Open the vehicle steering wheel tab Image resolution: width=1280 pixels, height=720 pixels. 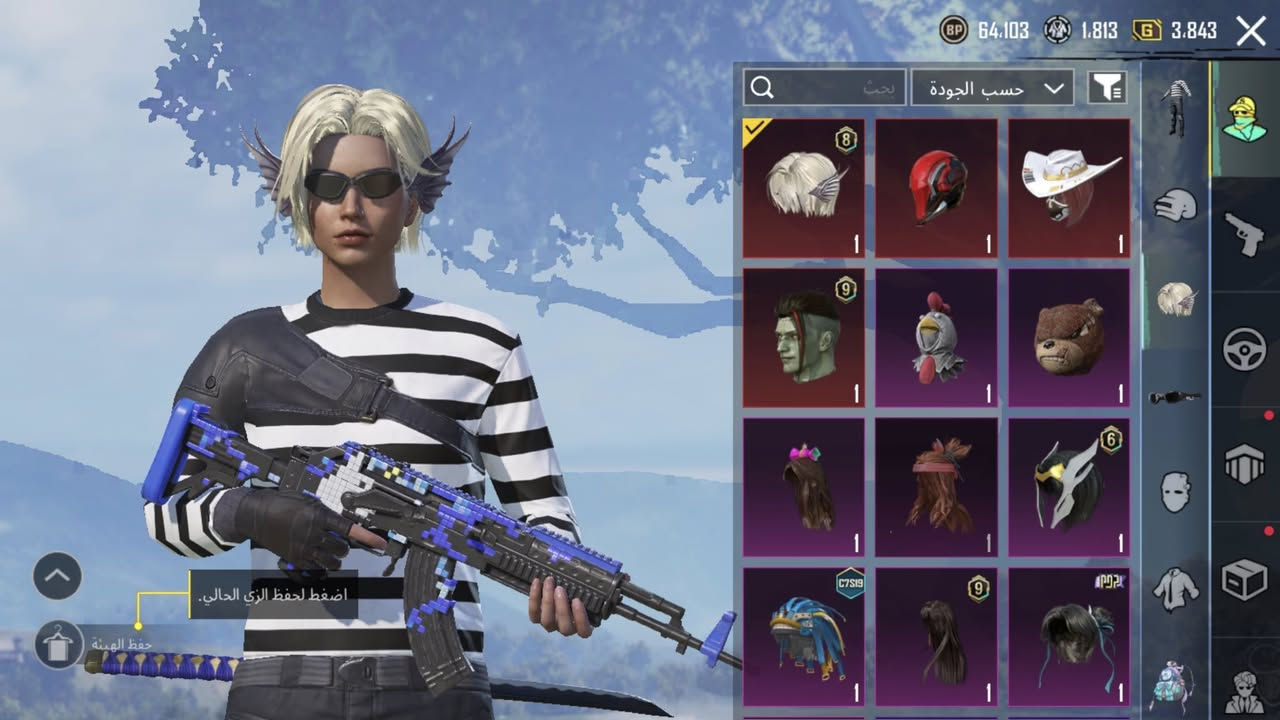coord(1245,349)
